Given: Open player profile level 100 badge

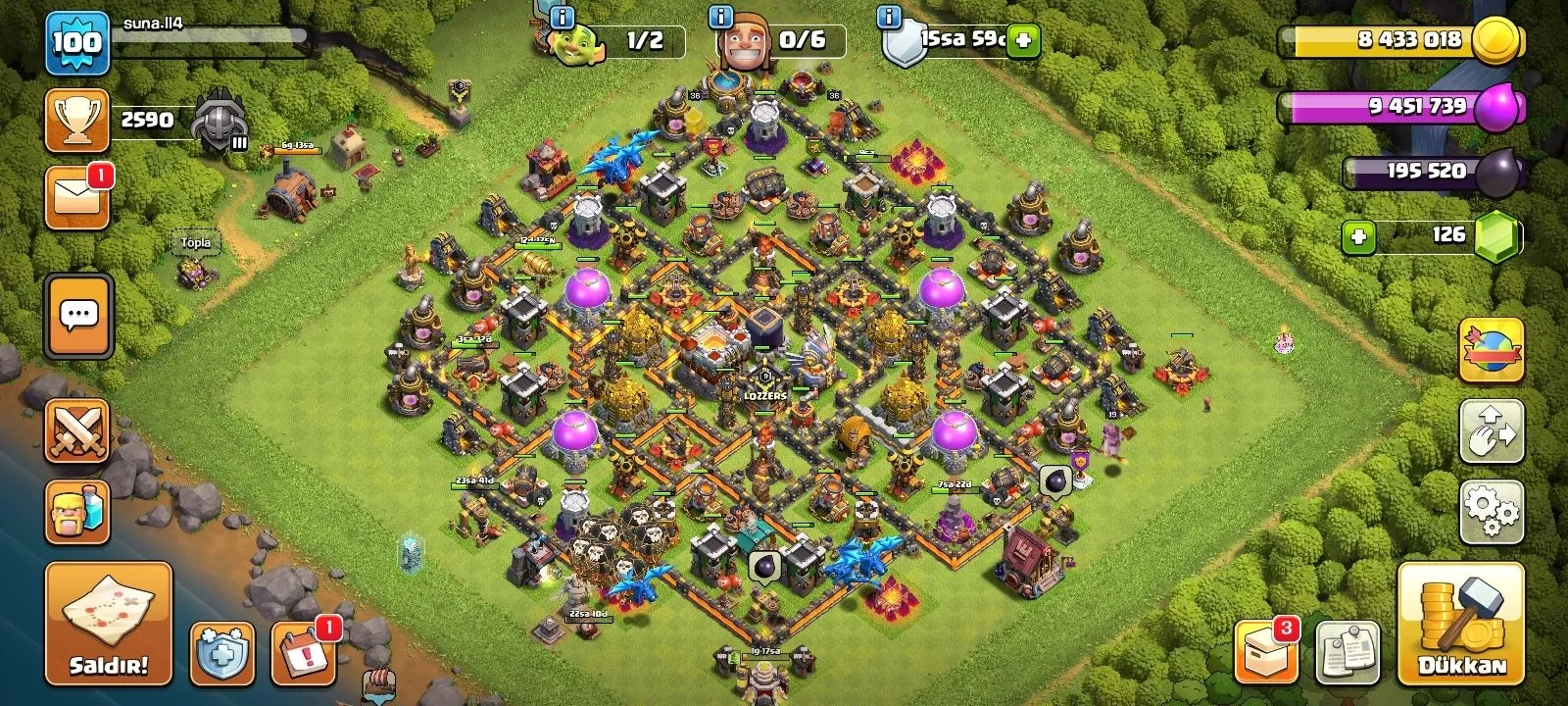Looking at the screenshot, I should pos(76,42).
